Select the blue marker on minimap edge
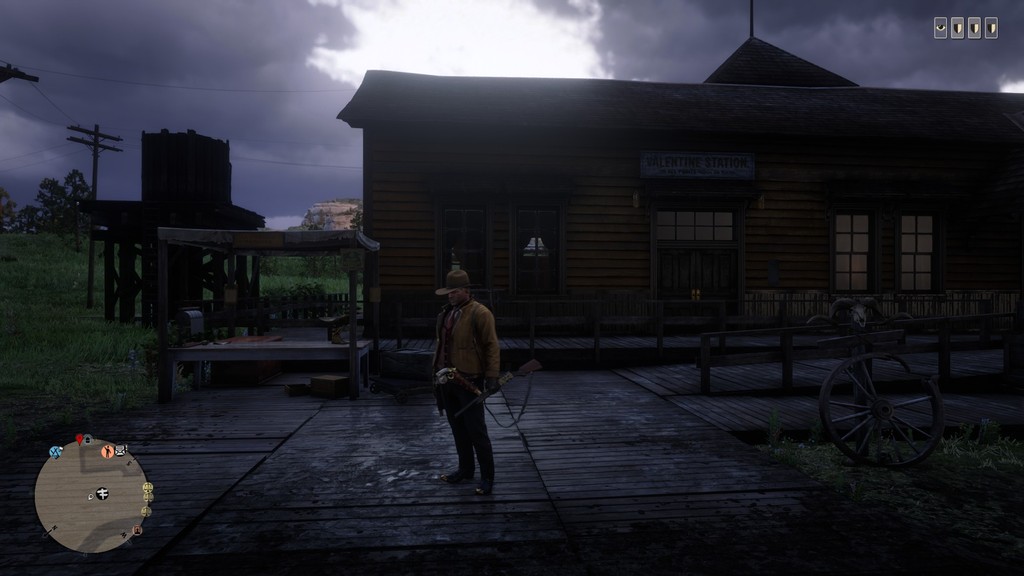 click(56, 452)
